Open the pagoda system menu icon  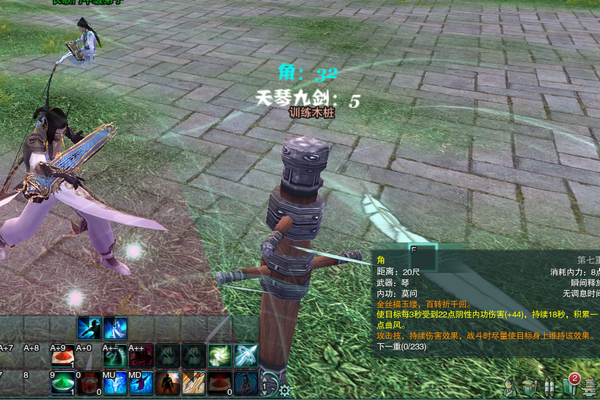click(x=590, y=387)
